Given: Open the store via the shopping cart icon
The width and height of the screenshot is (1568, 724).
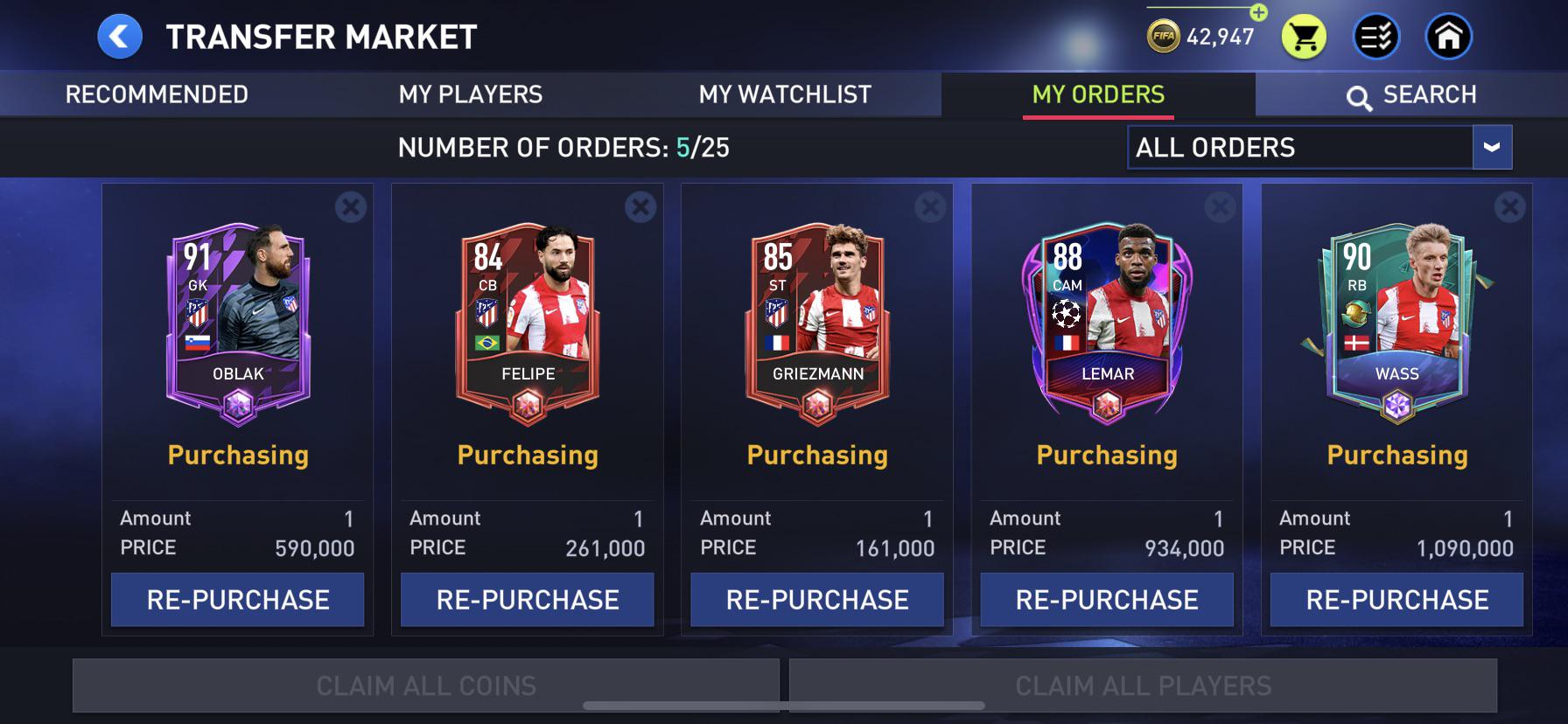Looking at the screenshot, I should 1305,37.
